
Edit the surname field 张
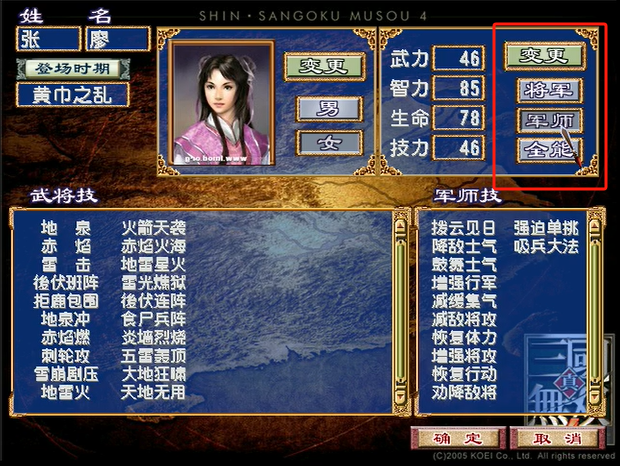point(47,39)
